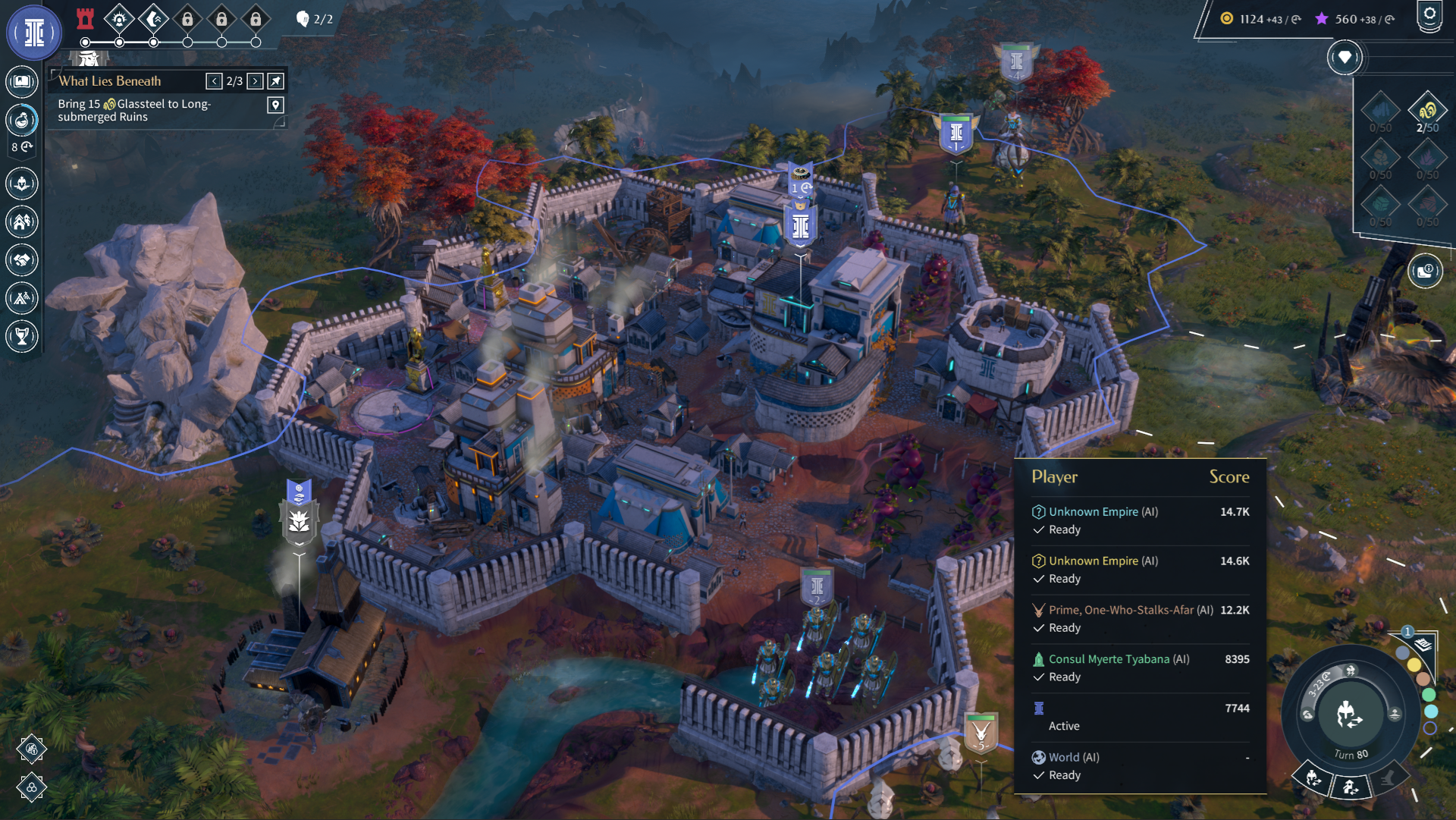Open the diplomacy handshake menu
Screen dimensions: 1456x820
click(x=22, y=260)
